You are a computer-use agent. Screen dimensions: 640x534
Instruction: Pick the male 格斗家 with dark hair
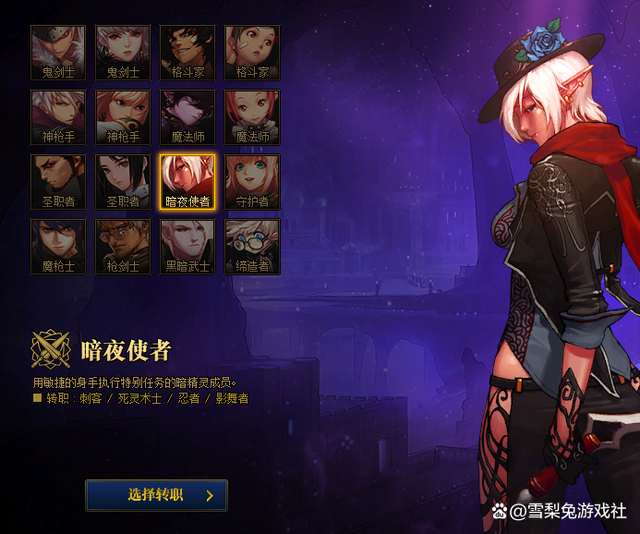click(x=187, y=53)
